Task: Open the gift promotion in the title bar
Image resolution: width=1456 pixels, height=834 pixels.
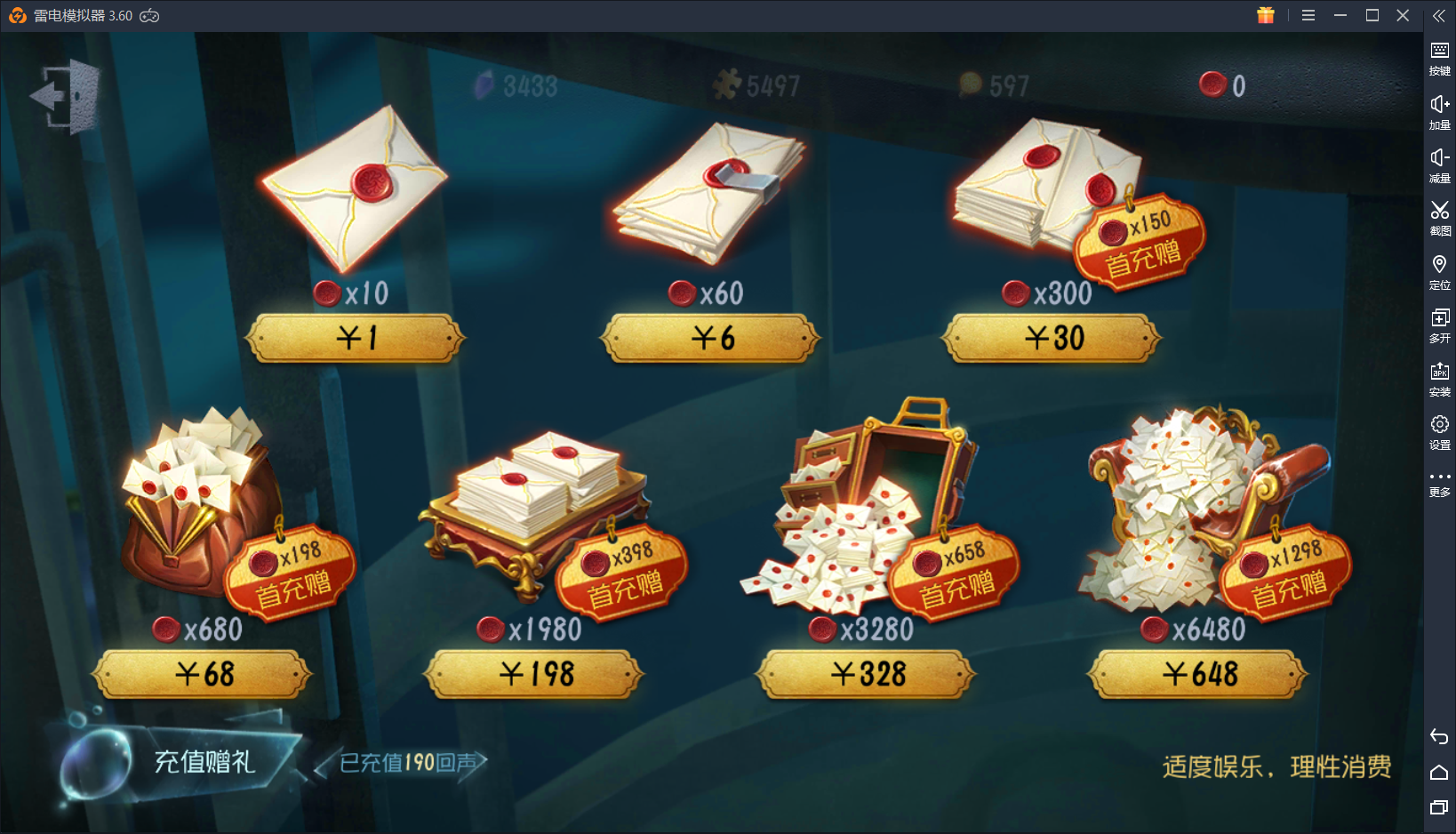Action: click(x=1265, y=15)
